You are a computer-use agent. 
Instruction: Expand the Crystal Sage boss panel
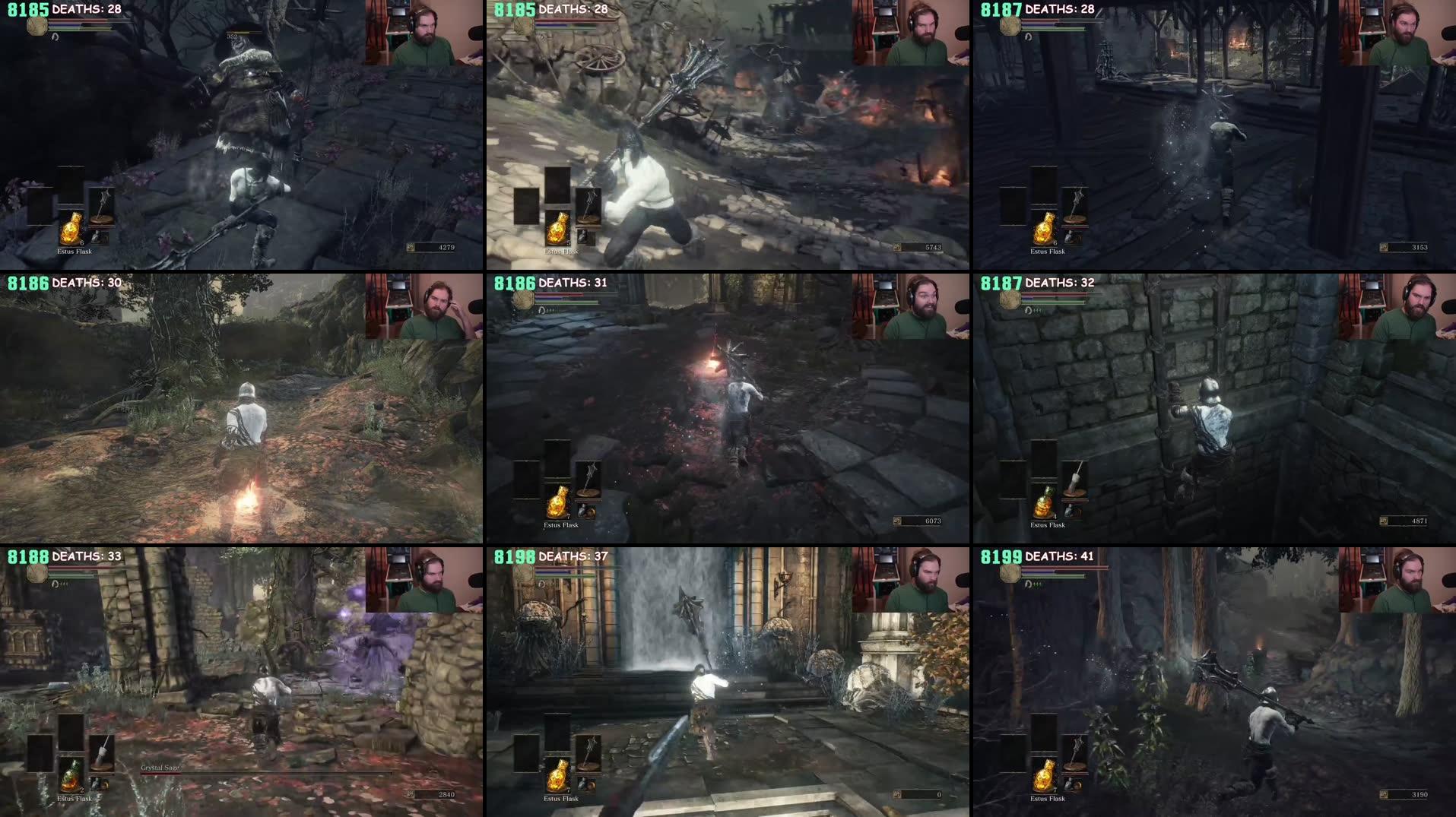[243, 680]
